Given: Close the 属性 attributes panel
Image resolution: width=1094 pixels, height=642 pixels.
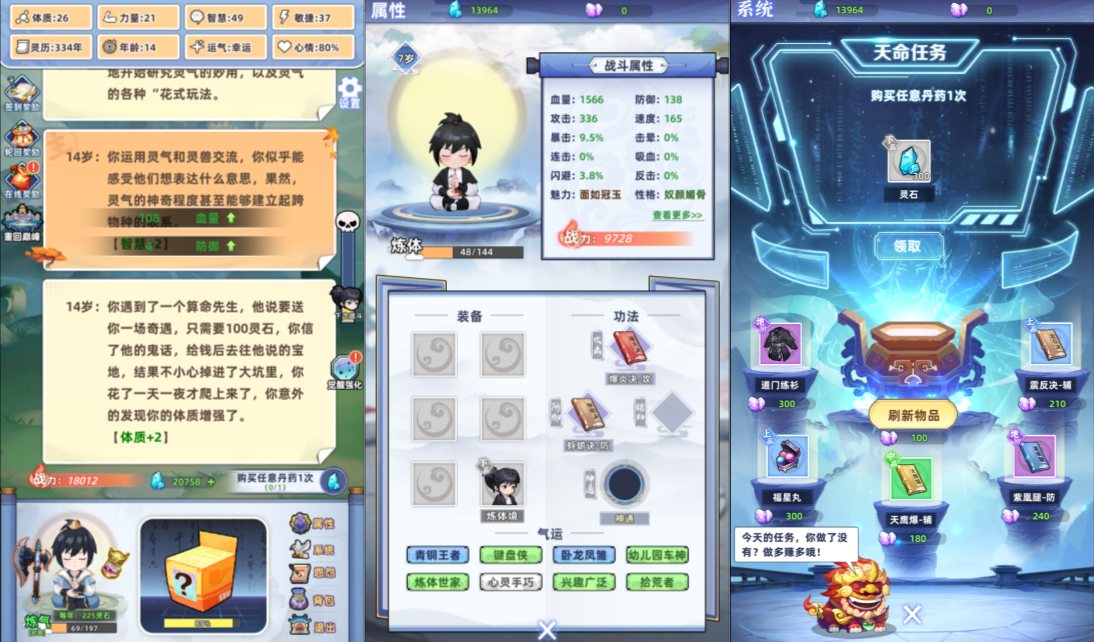Looking at the screenshot, I should coord(547,629).
